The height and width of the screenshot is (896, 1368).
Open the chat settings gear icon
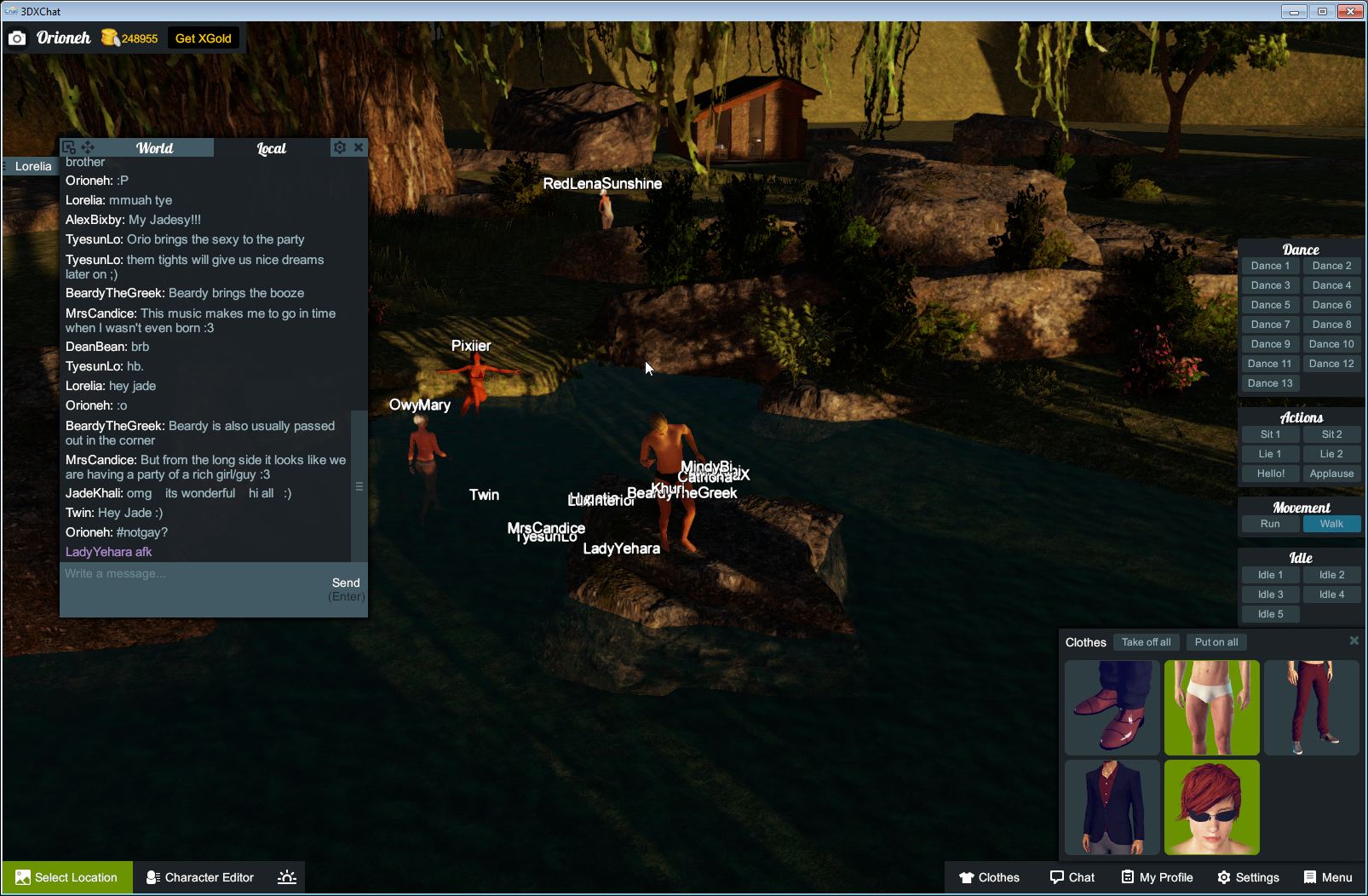click(340, 146)
